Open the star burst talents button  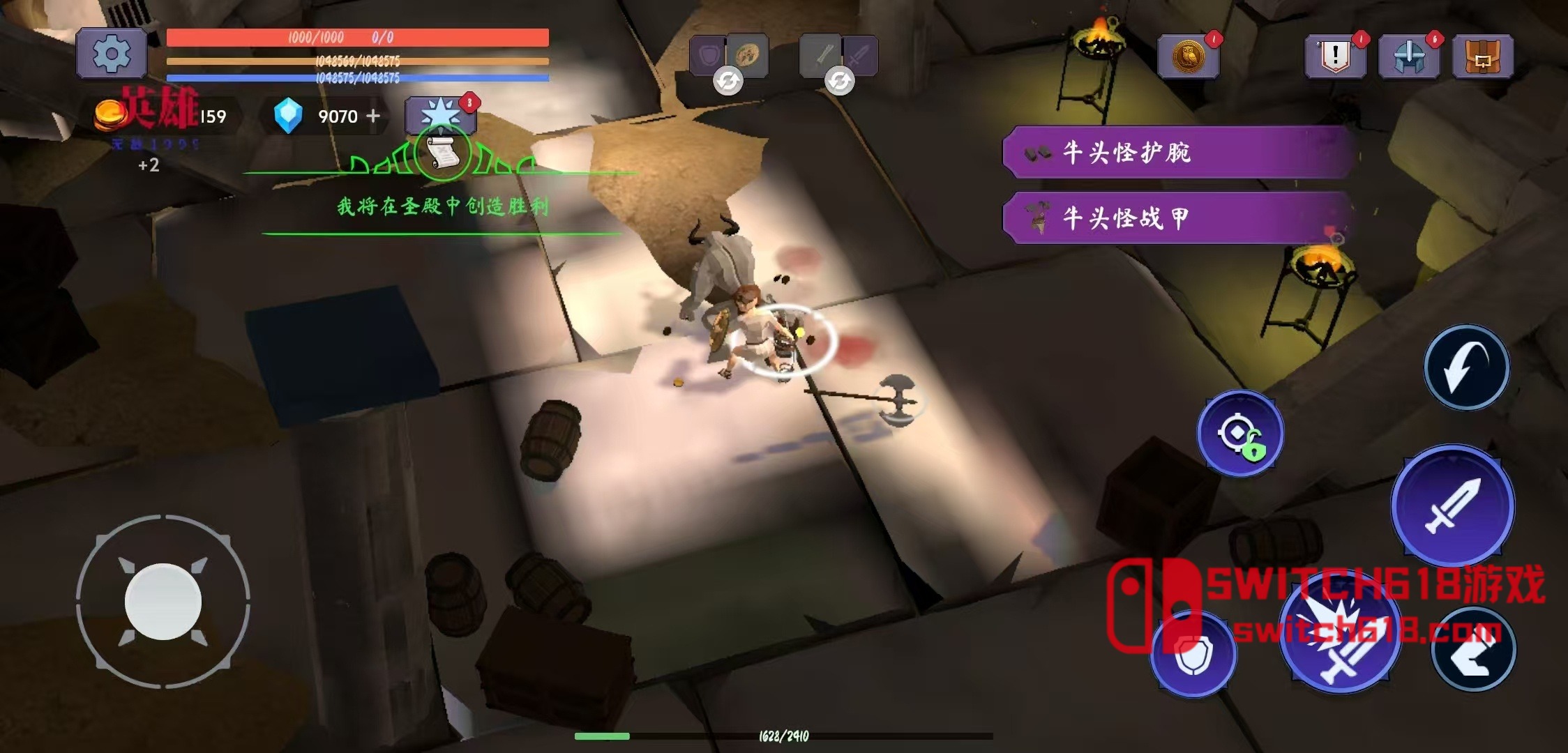[x=441, y=114]
